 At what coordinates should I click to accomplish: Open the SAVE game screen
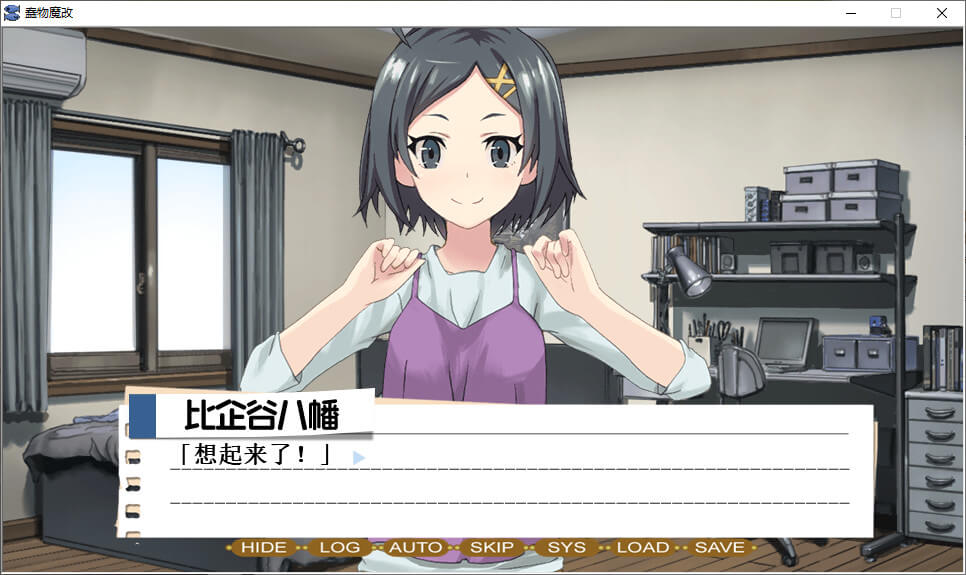click(x=719, y=547)
